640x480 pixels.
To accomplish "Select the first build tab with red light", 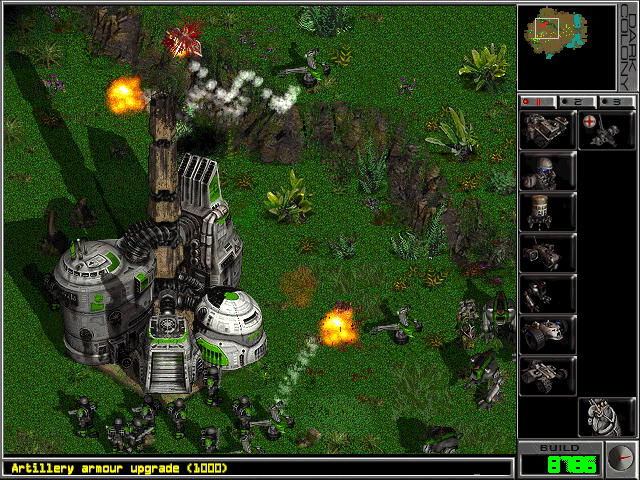I will tap(540, 101).
